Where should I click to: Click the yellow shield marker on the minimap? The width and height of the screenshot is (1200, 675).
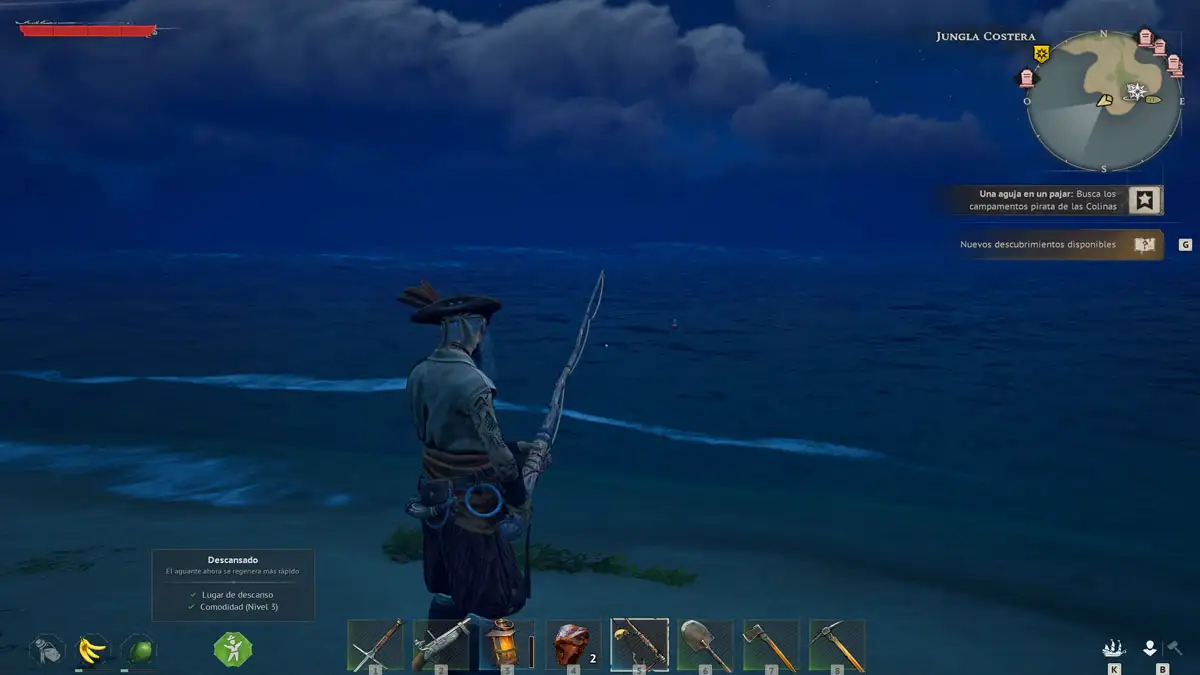pyautogui.click(x=1041, y=53)
